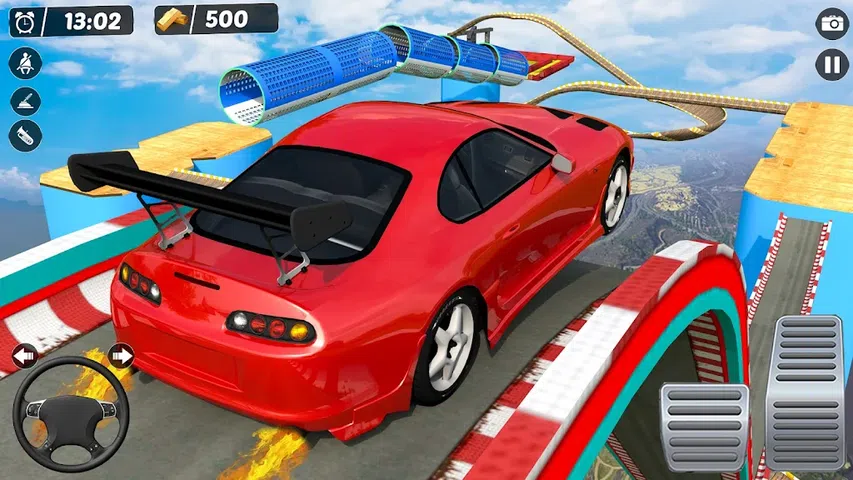Honk using the horn icon

(x=25, y=136)
